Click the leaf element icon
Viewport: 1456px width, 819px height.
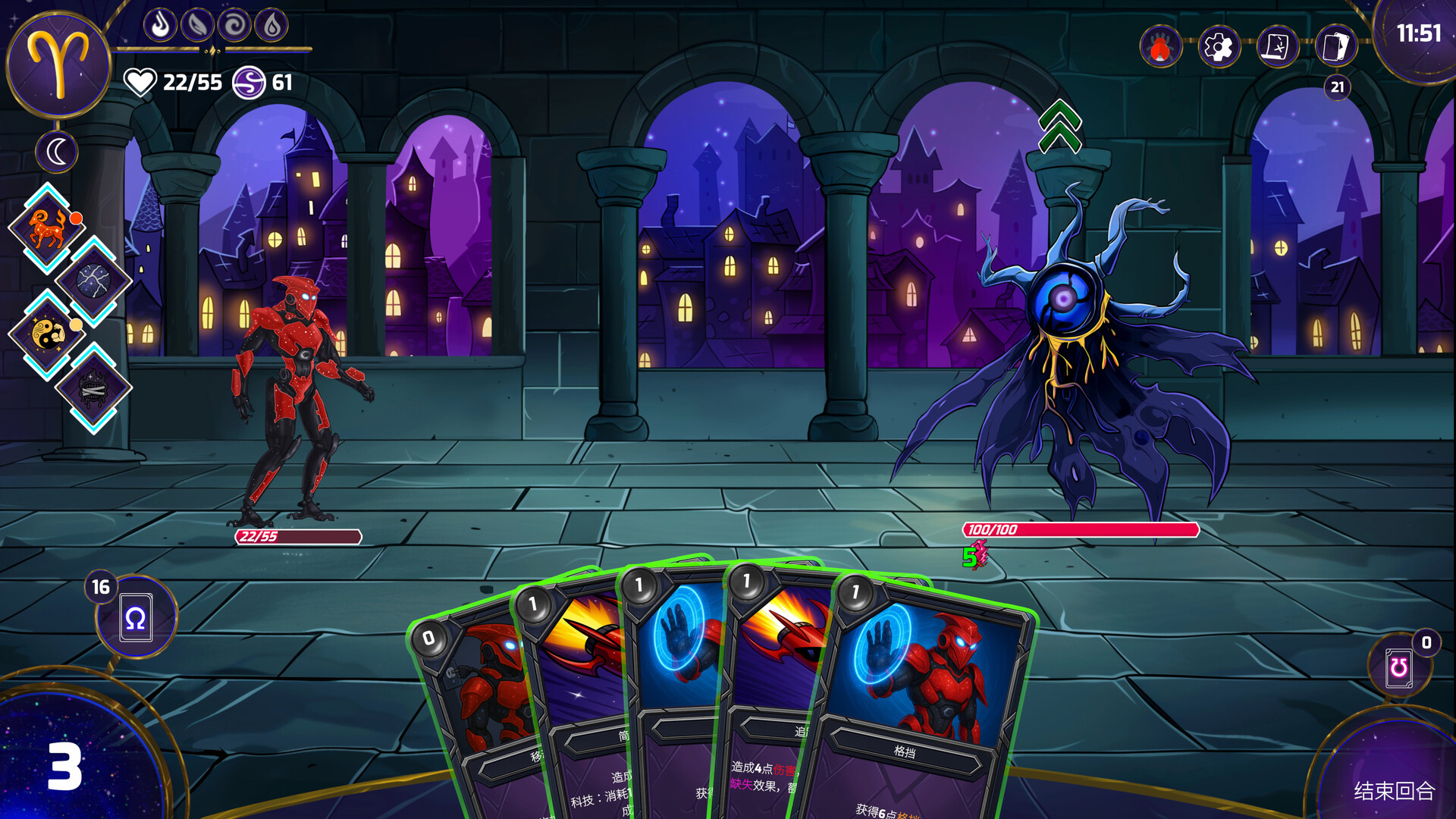197,25
